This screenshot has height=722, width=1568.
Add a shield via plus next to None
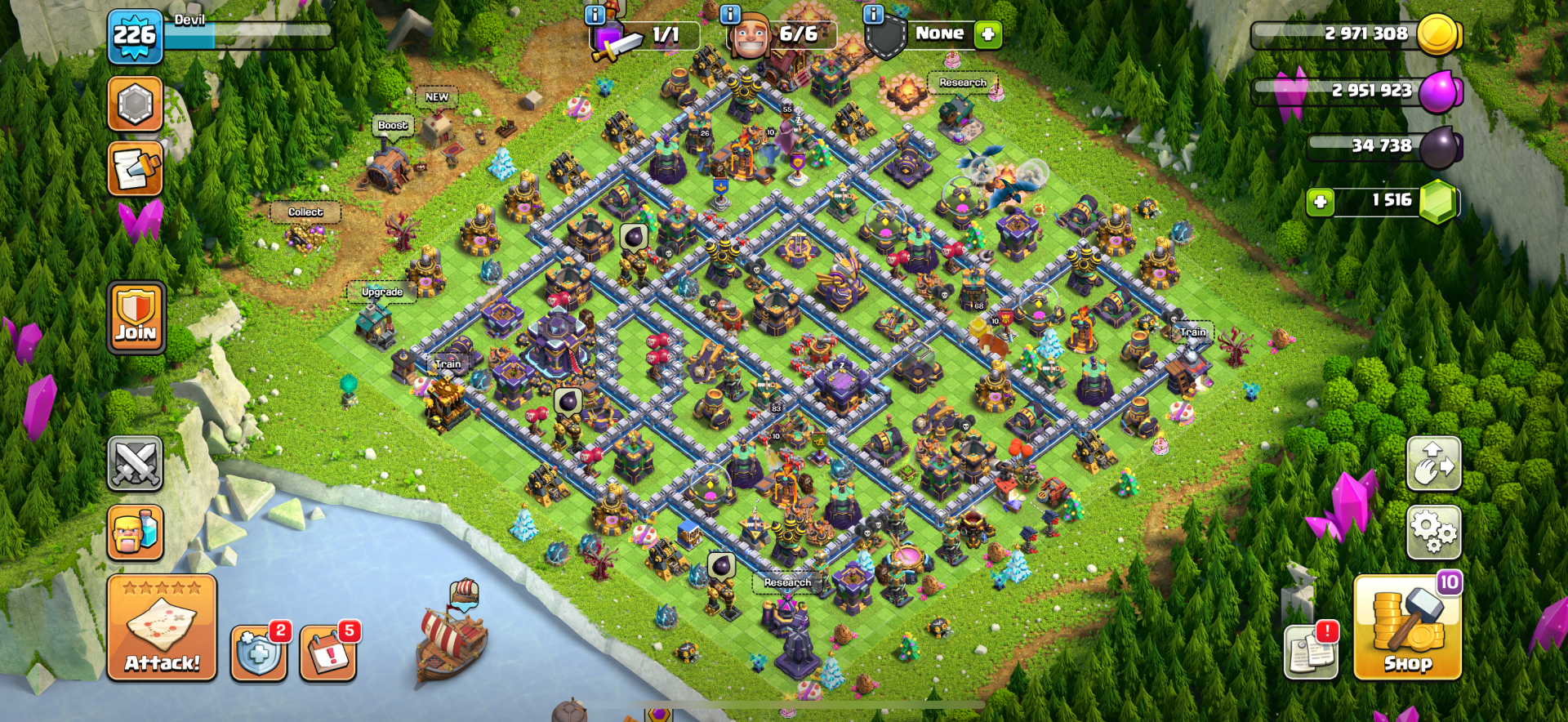[x=988, y=34]
